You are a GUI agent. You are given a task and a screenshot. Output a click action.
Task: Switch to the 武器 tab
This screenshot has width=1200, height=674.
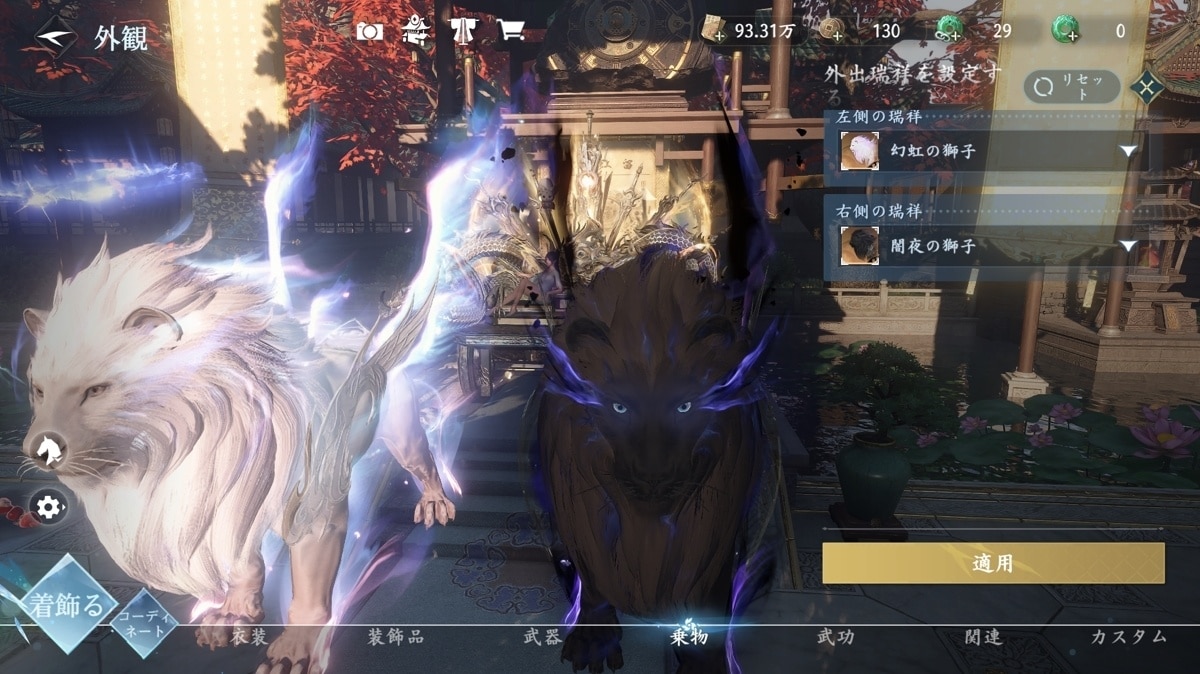tap(543, 637)
